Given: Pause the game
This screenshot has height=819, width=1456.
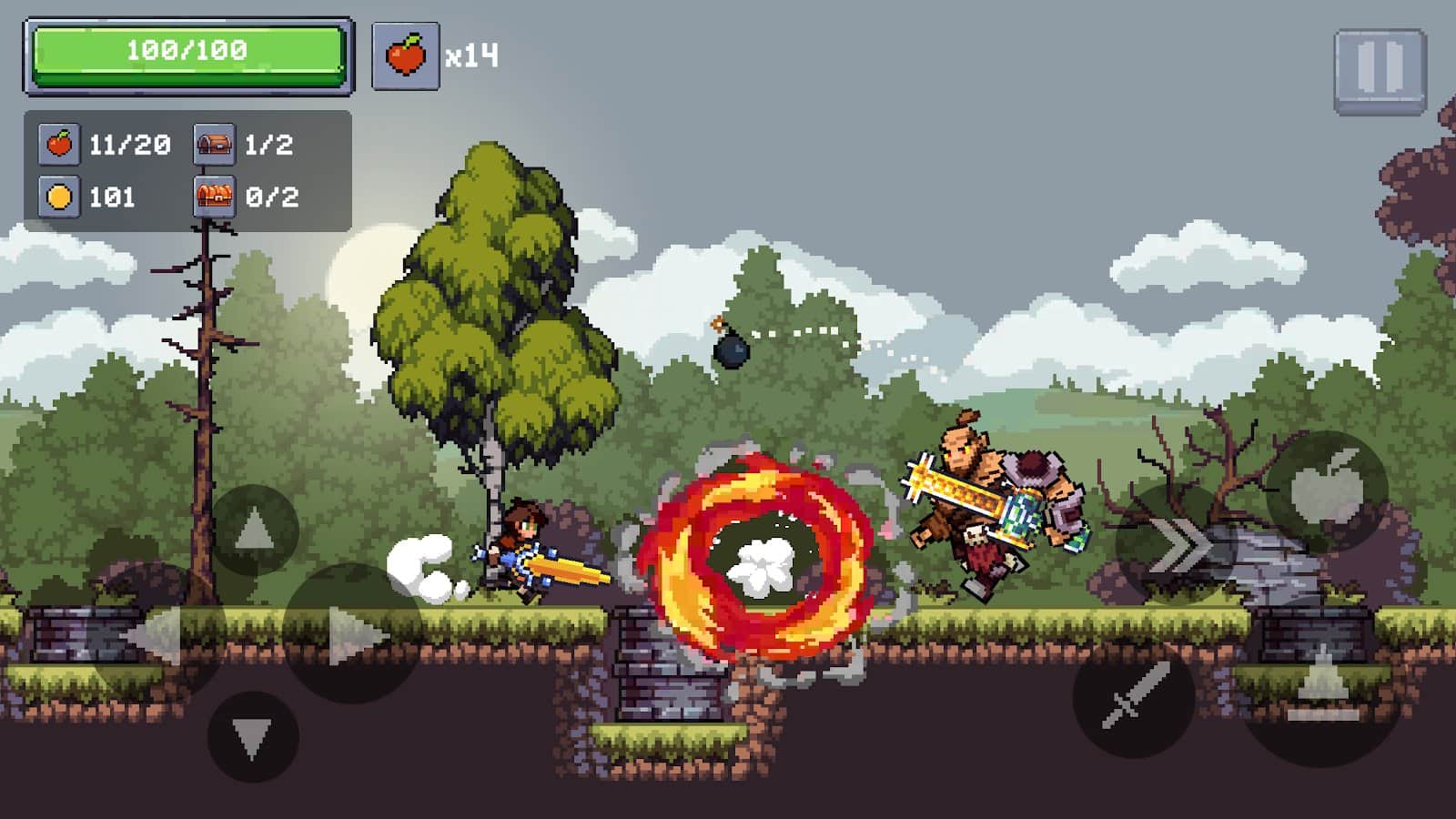Looking at the screenshot, I should [x=1380, y=71].
